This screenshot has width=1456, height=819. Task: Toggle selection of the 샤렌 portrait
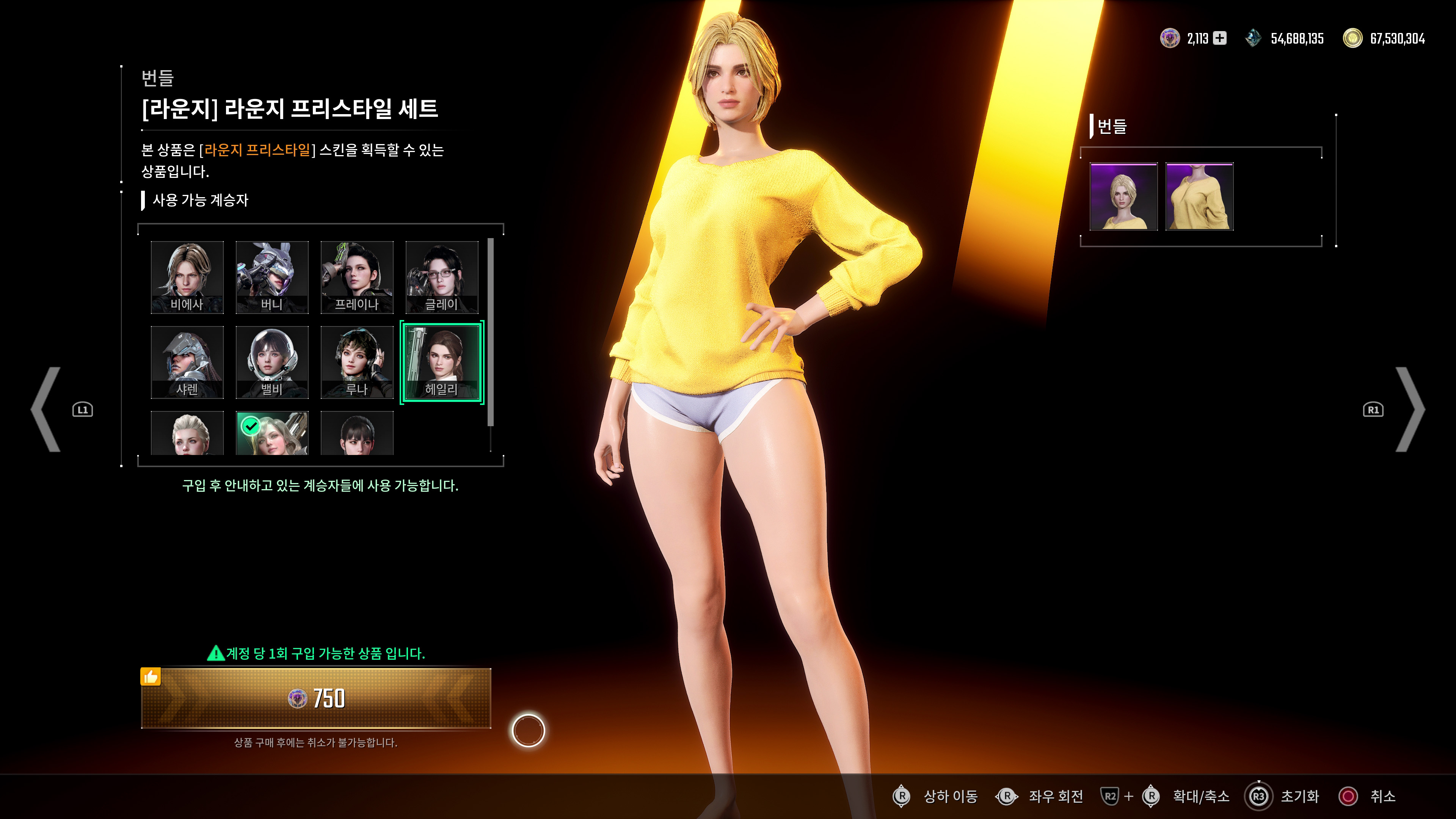(187, 362)
